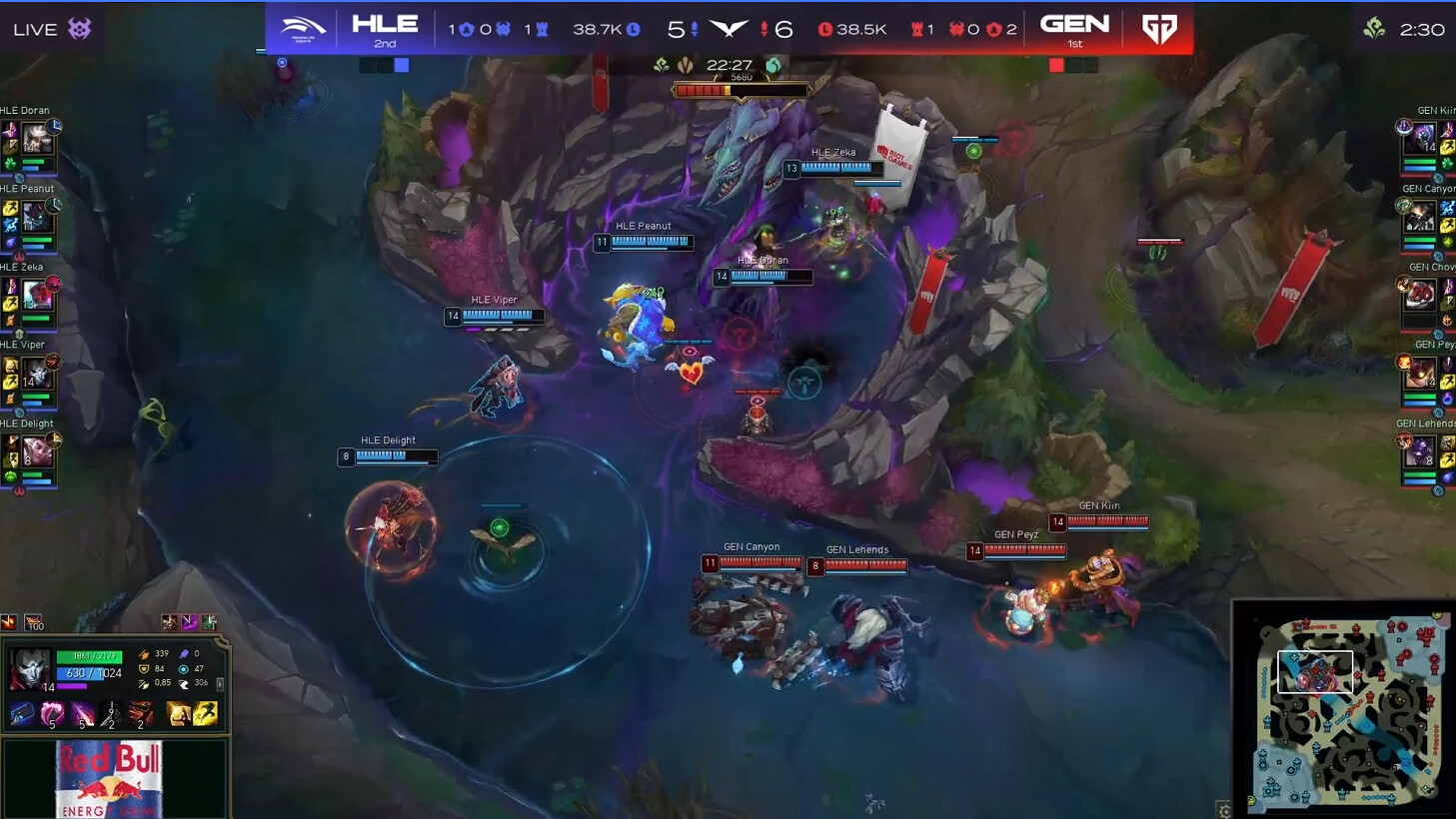Activate Jhin's Captive Audience trap ability
This screenshot has height=819, width=1456.
click(111, 713)
